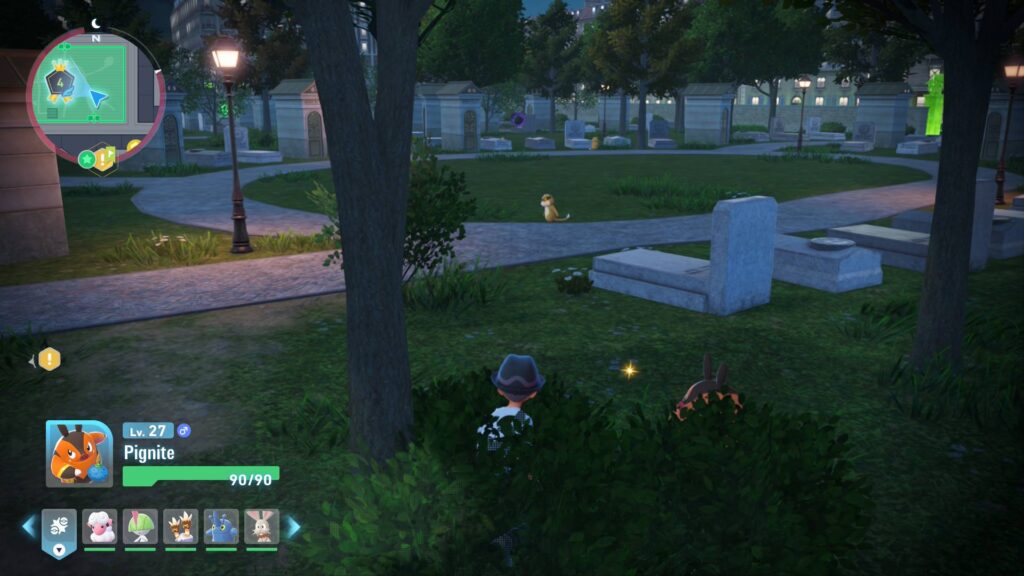
Task: Select the Binacle party slot
Action: point(180,526)
